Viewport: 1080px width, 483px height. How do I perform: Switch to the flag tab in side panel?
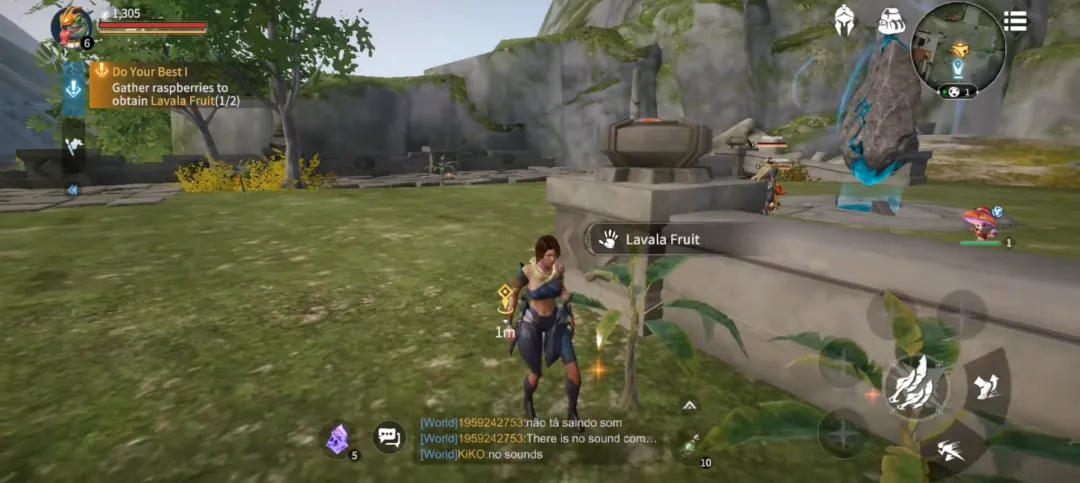74,145
